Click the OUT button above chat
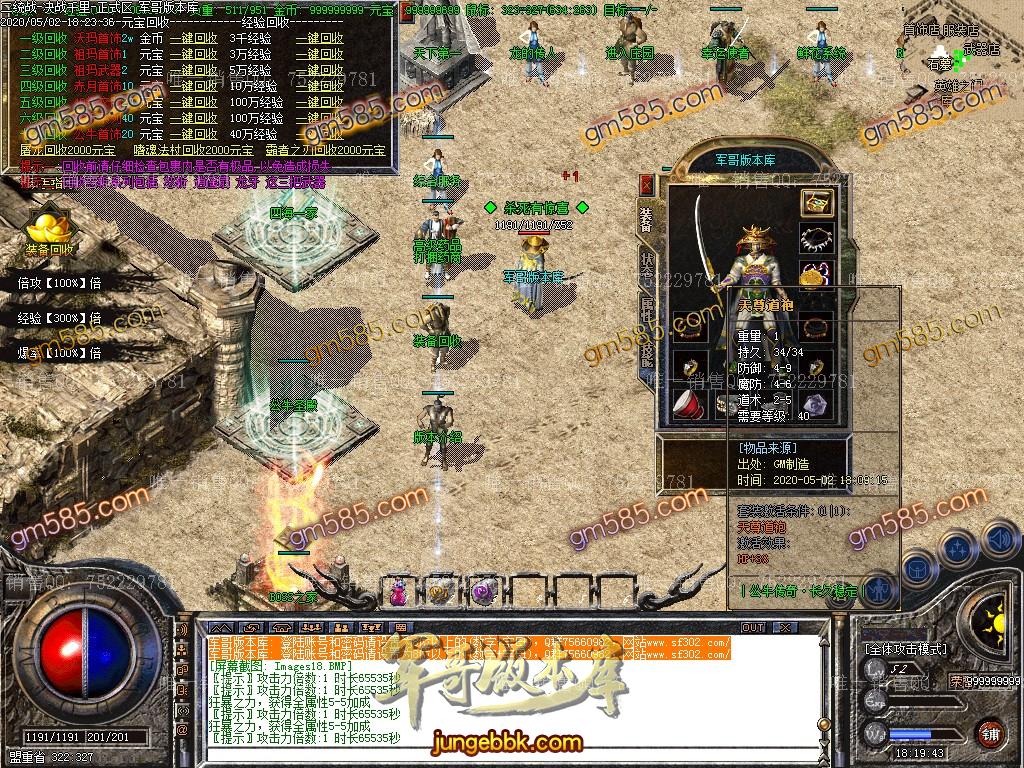The height and width of the screenshot is (768, 1024). pyautogui.click(x=752, y=628)
